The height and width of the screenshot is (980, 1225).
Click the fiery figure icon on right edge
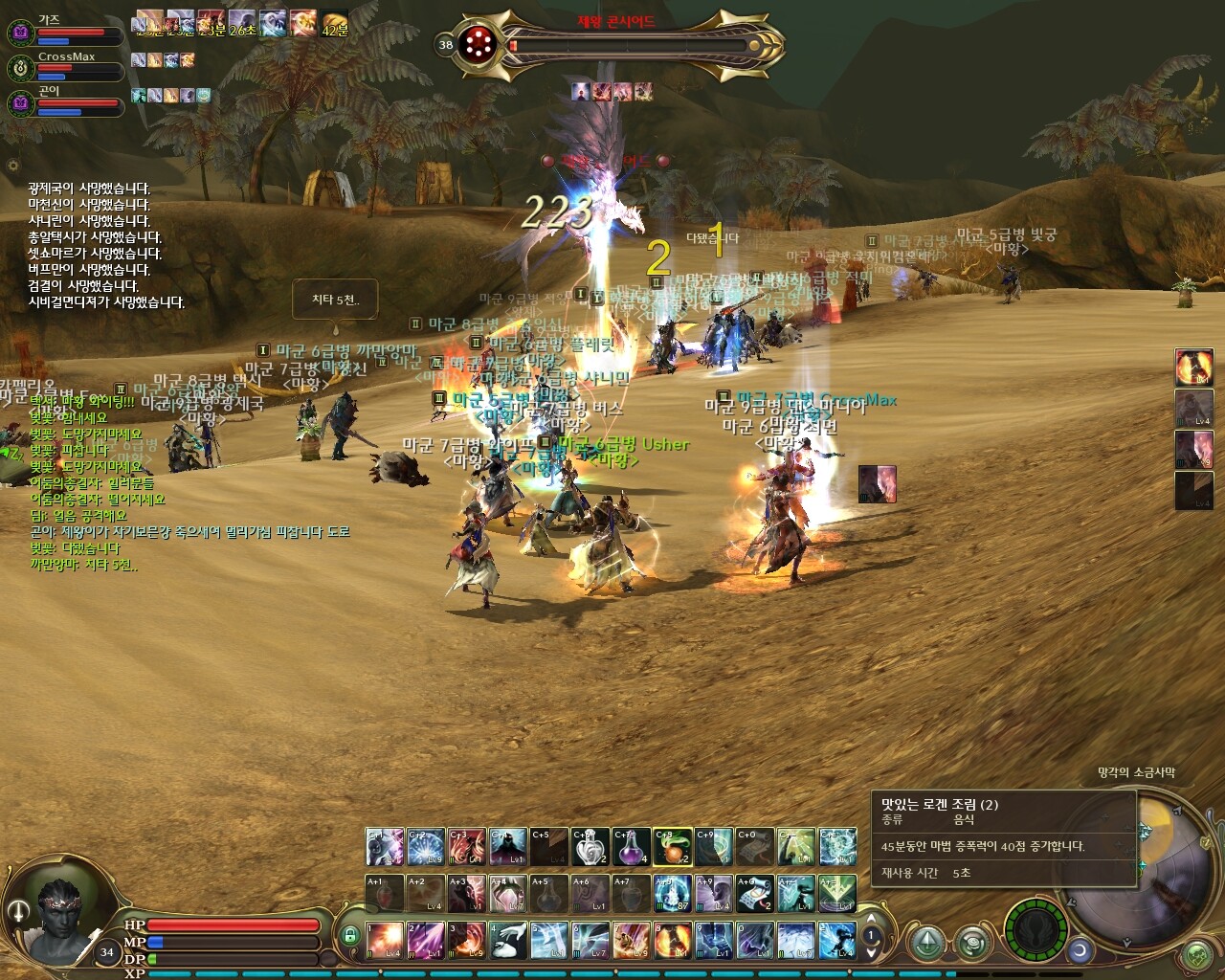point(1193,367)
